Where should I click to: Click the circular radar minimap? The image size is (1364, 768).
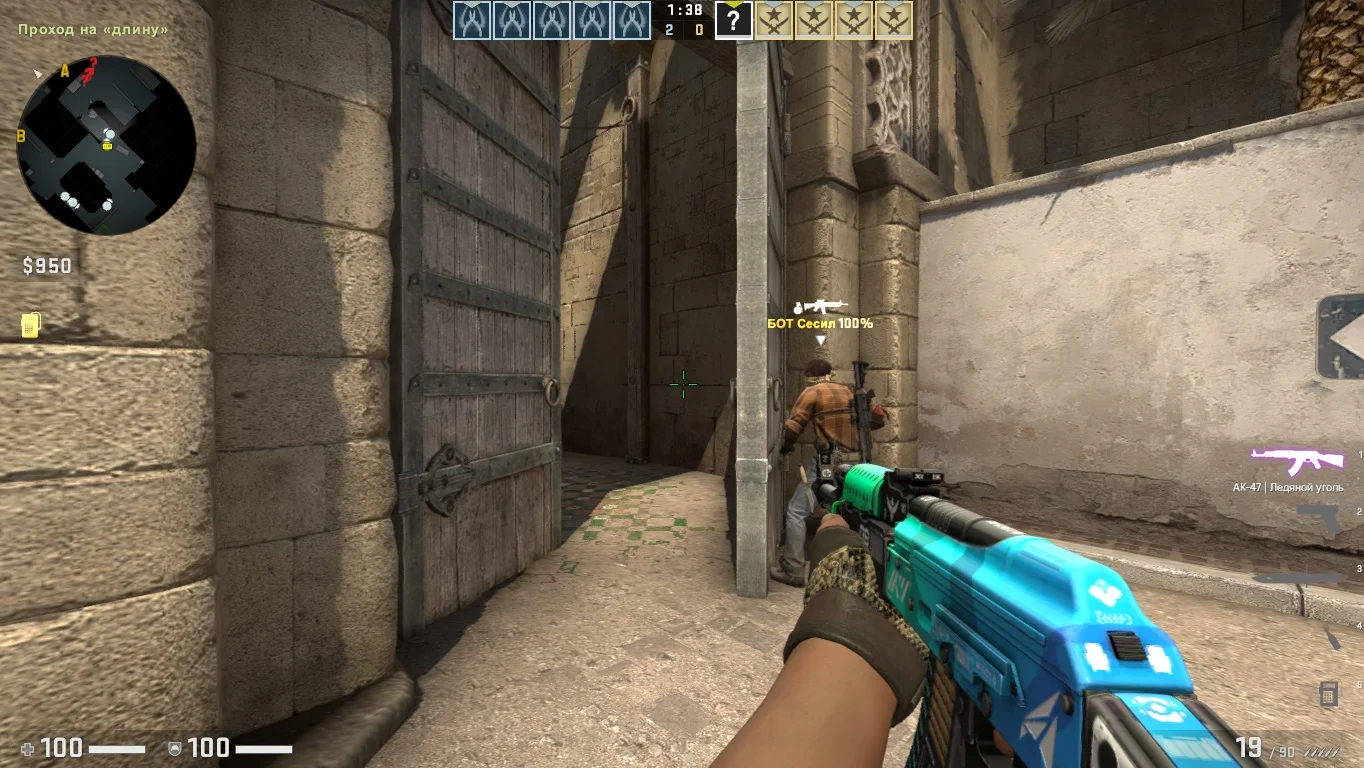pos(106,145)
